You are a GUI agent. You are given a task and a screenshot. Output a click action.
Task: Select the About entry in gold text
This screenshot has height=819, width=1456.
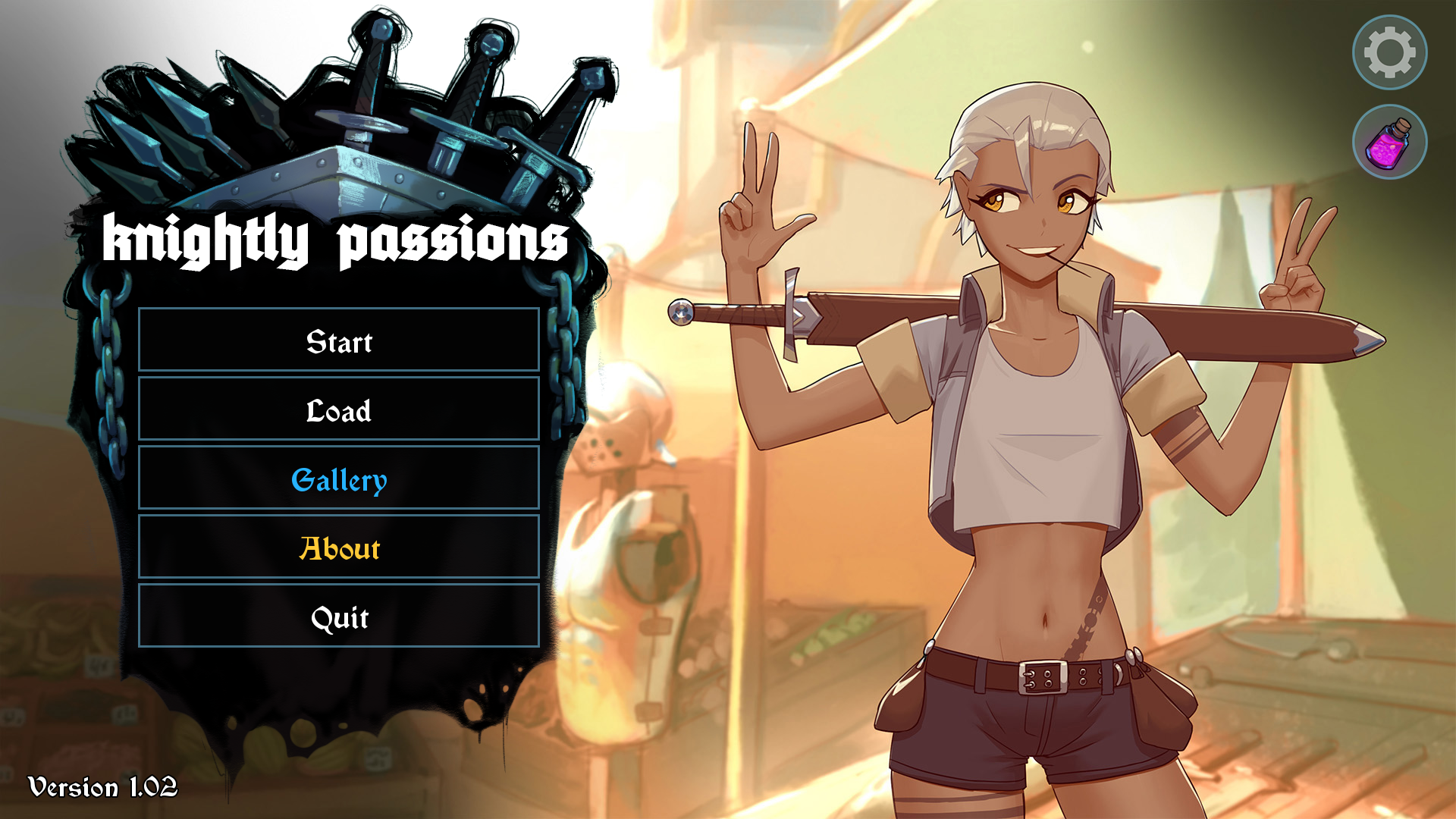point(338,548)
